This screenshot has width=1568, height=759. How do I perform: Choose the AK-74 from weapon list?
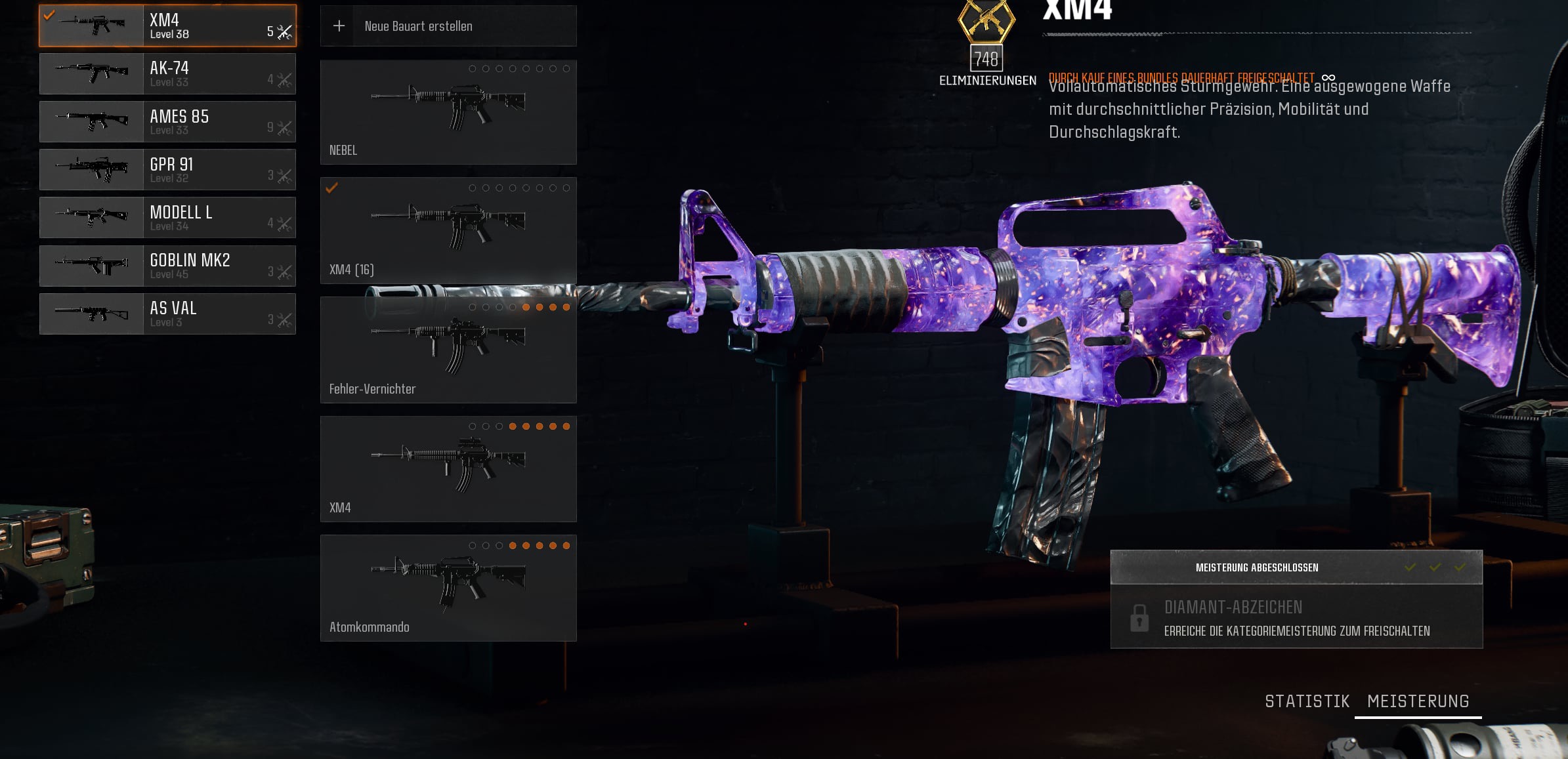[x=167, y=73]
